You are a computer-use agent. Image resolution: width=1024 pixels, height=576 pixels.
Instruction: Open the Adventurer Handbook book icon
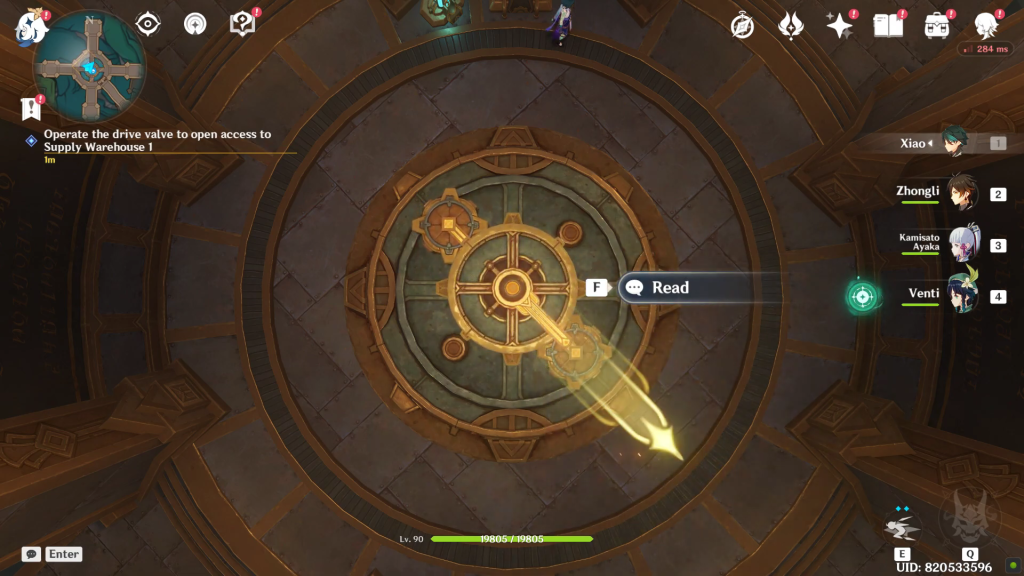[x=888, y=26]
